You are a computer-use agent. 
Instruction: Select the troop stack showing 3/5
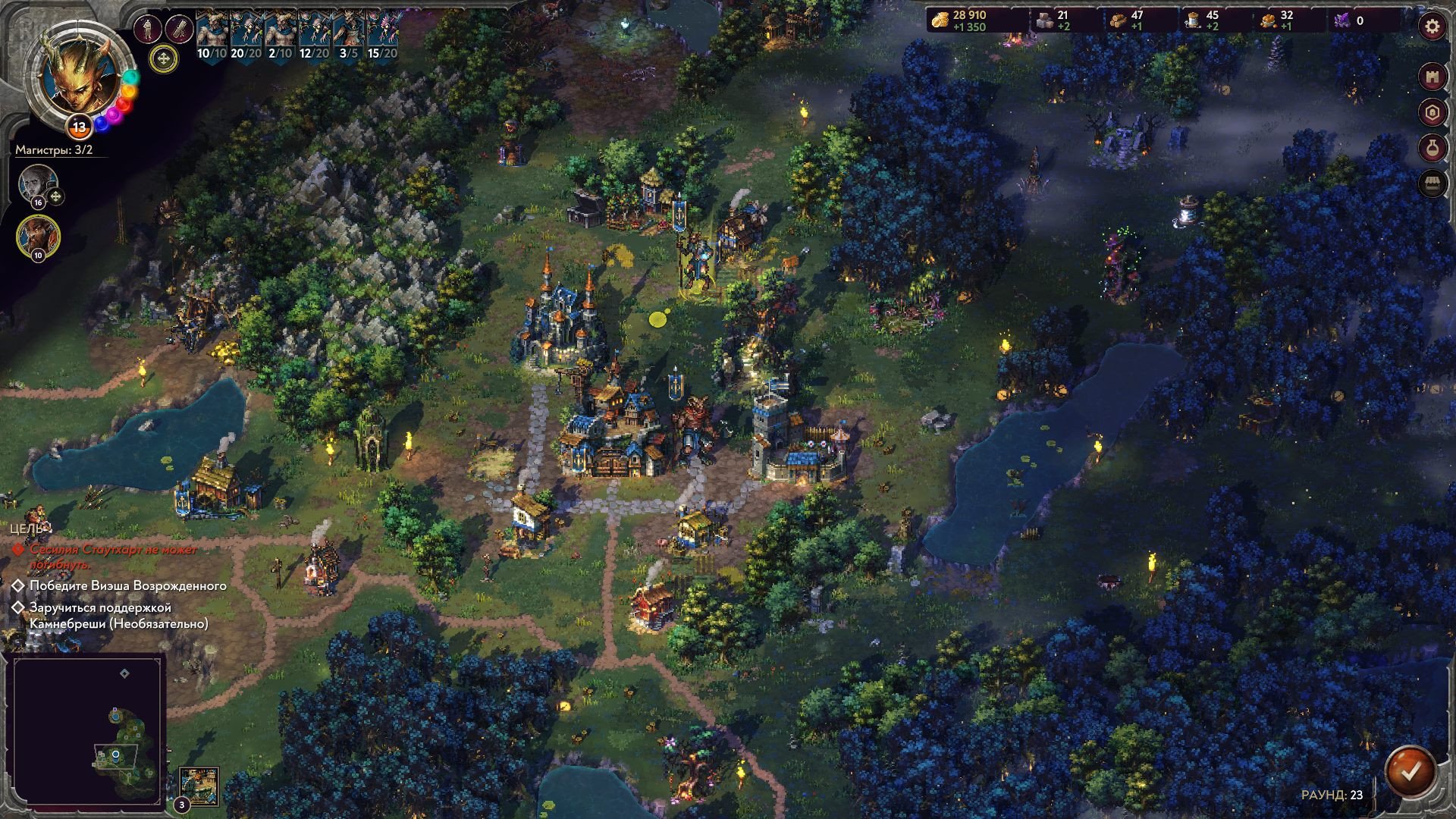(349, 35)
